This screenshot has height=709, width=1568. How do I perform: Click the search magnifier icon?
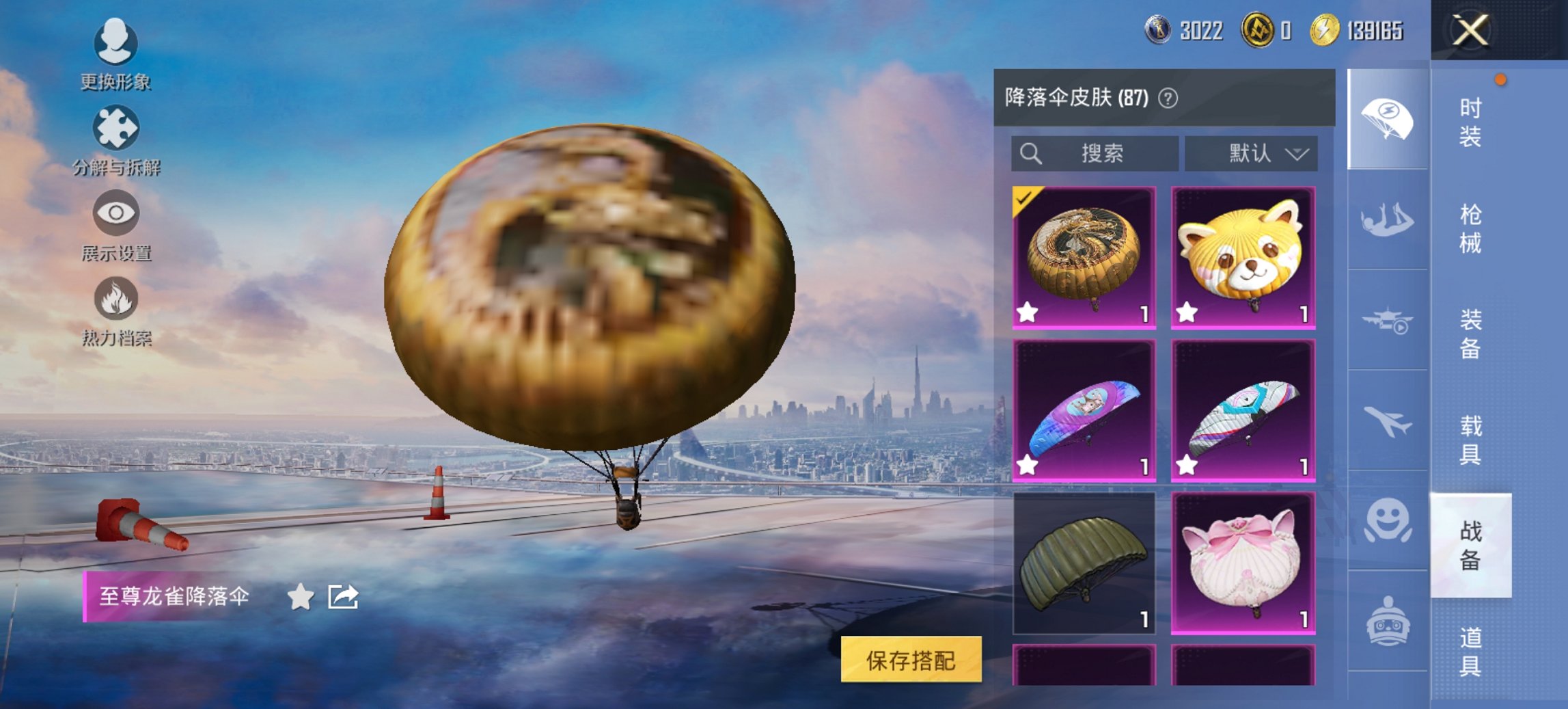pyautogui.click(x=1029, y=153)
